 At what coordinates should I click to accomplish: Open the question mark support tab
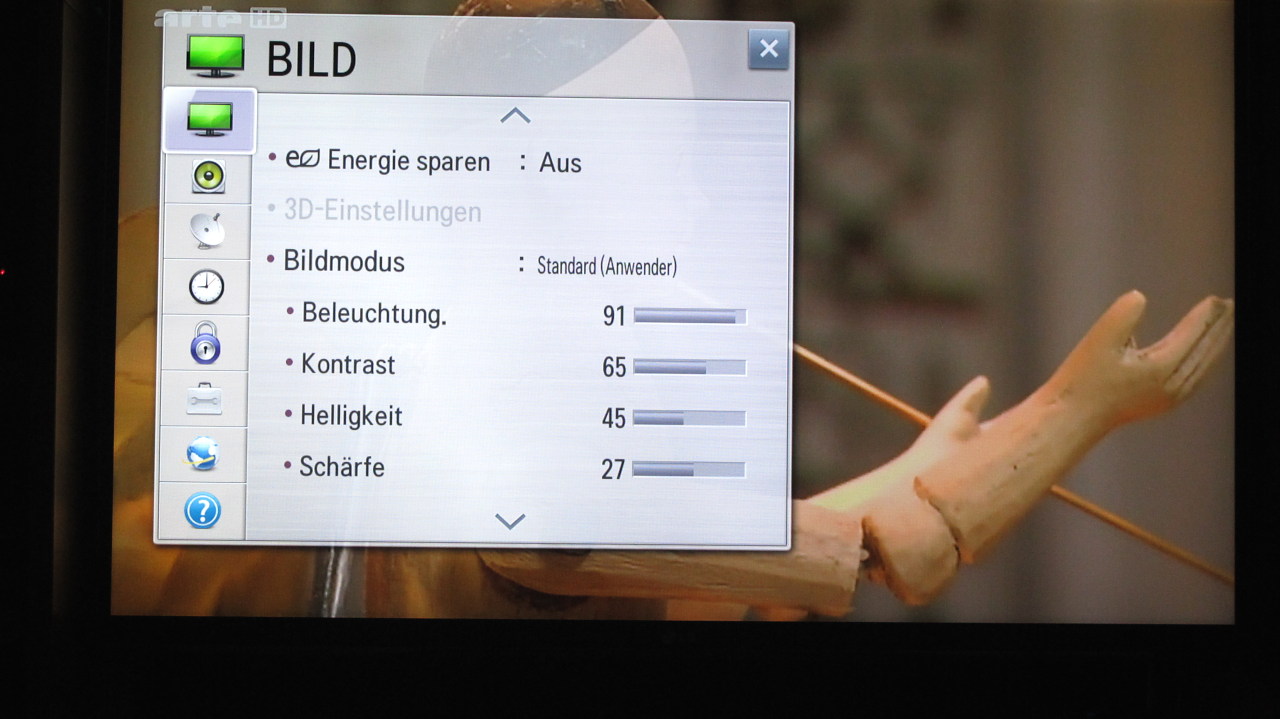pos(202,511)
